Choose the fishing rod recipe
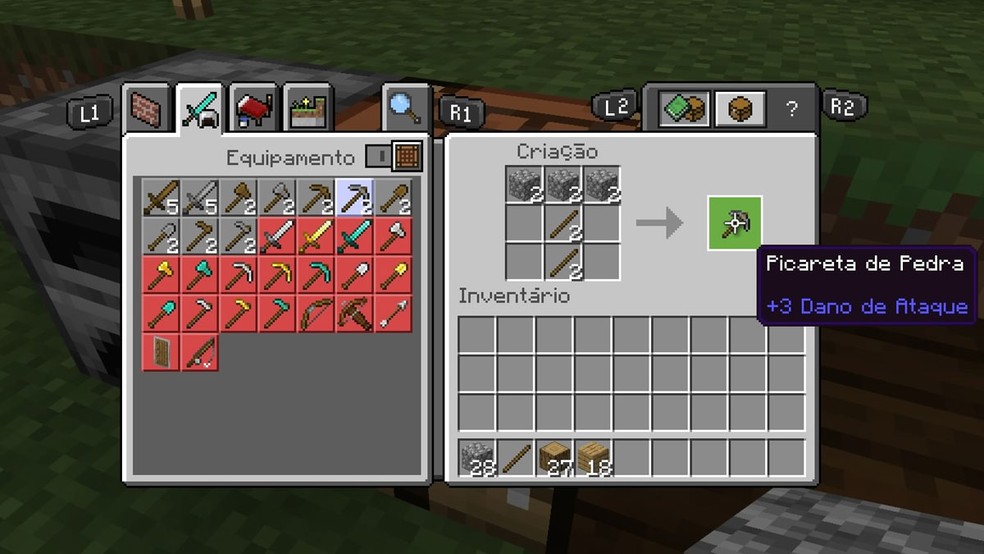The height and width of the screenshot is (554, 984). [x=199, y=352]
